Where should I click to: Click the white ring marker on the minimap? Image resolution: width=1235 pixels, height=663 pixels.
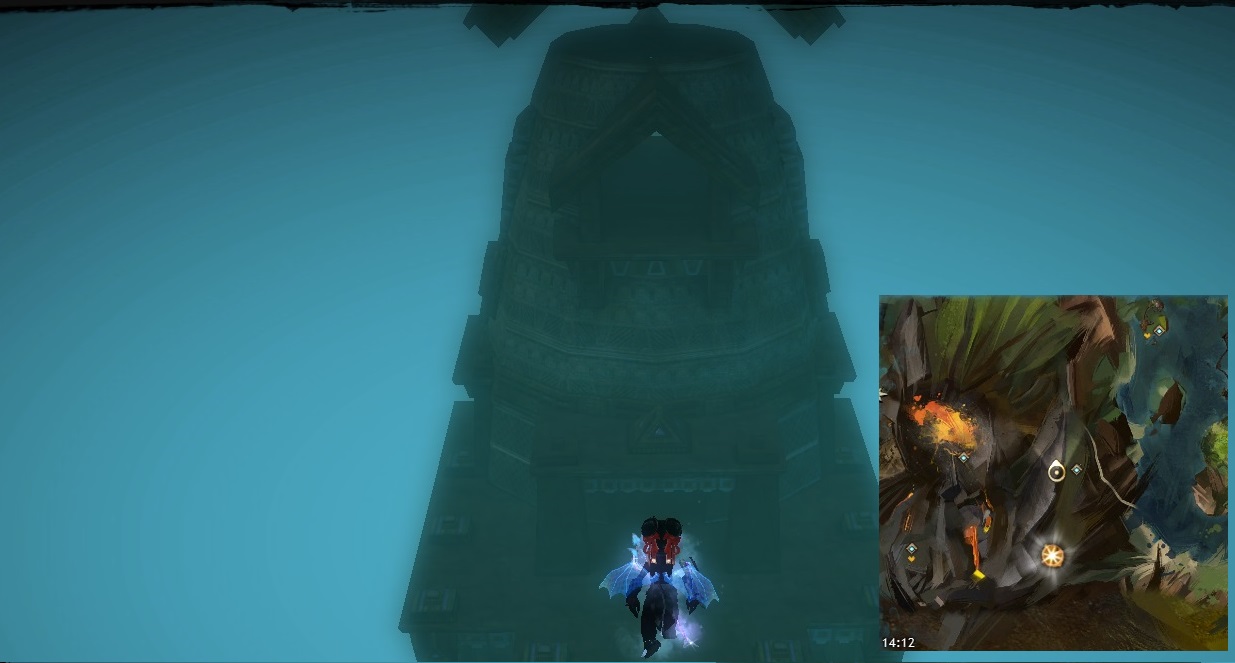pyautogui.click(x=1056, y=471)
